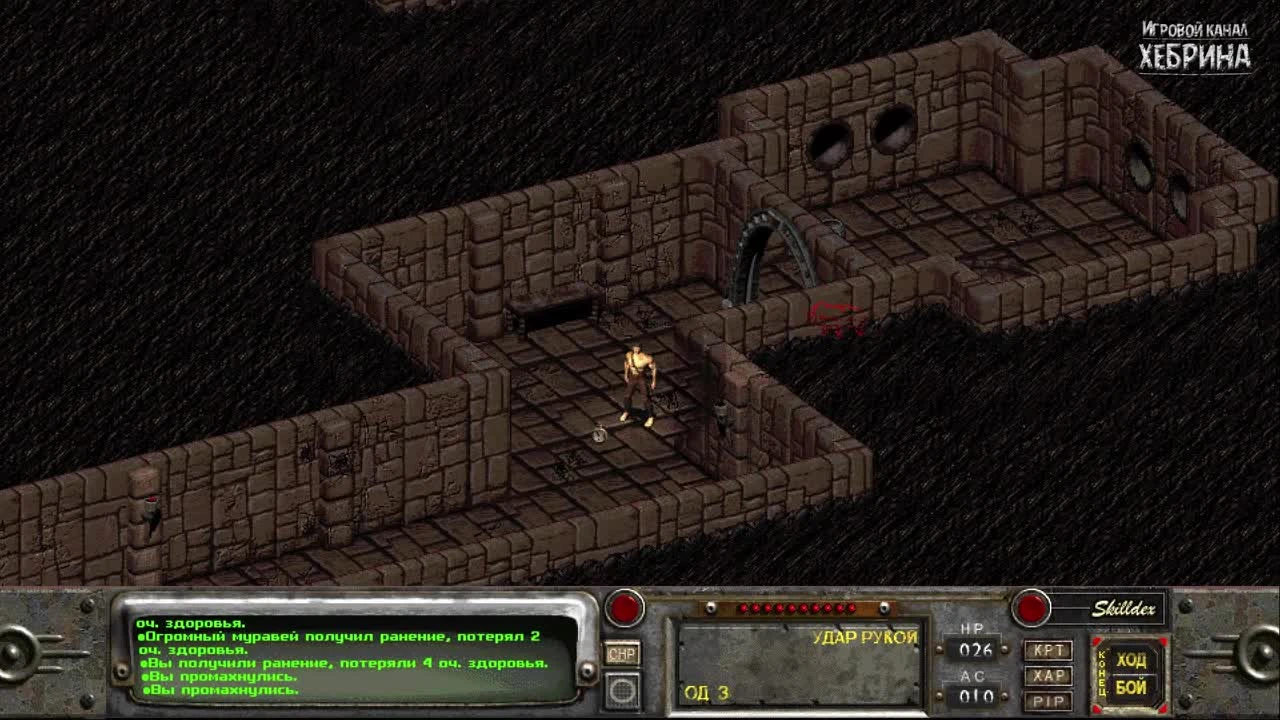Pick up the spear near the character
This screenshot has width=1280, height=720.
click(x=600, y=433)
